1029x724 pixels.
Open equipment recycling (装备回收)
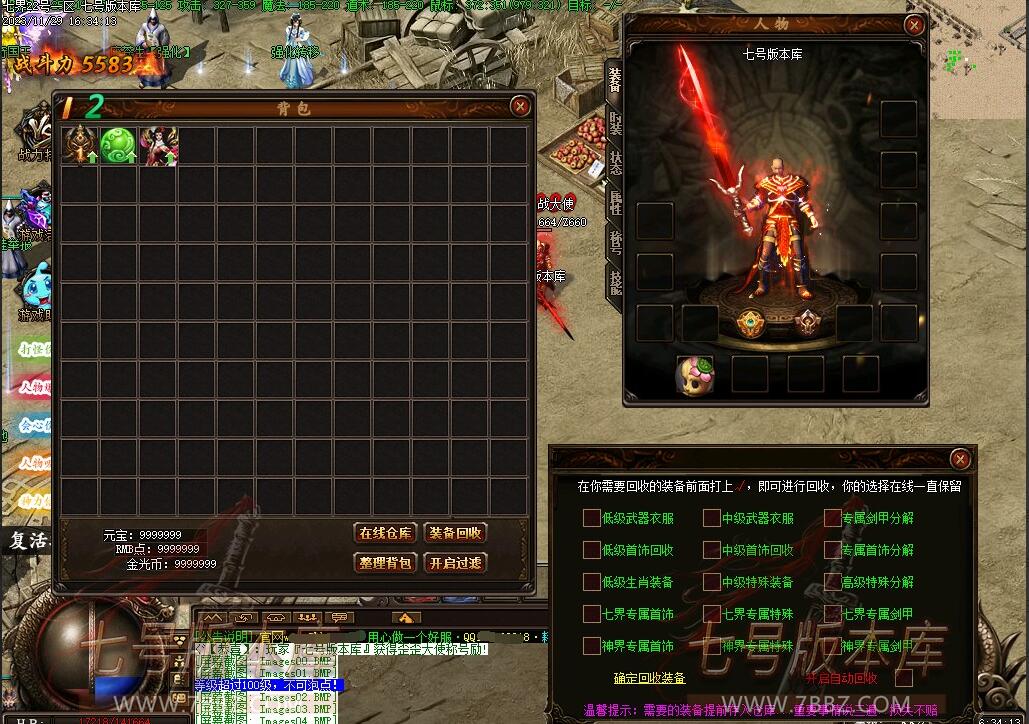(455, 533)
